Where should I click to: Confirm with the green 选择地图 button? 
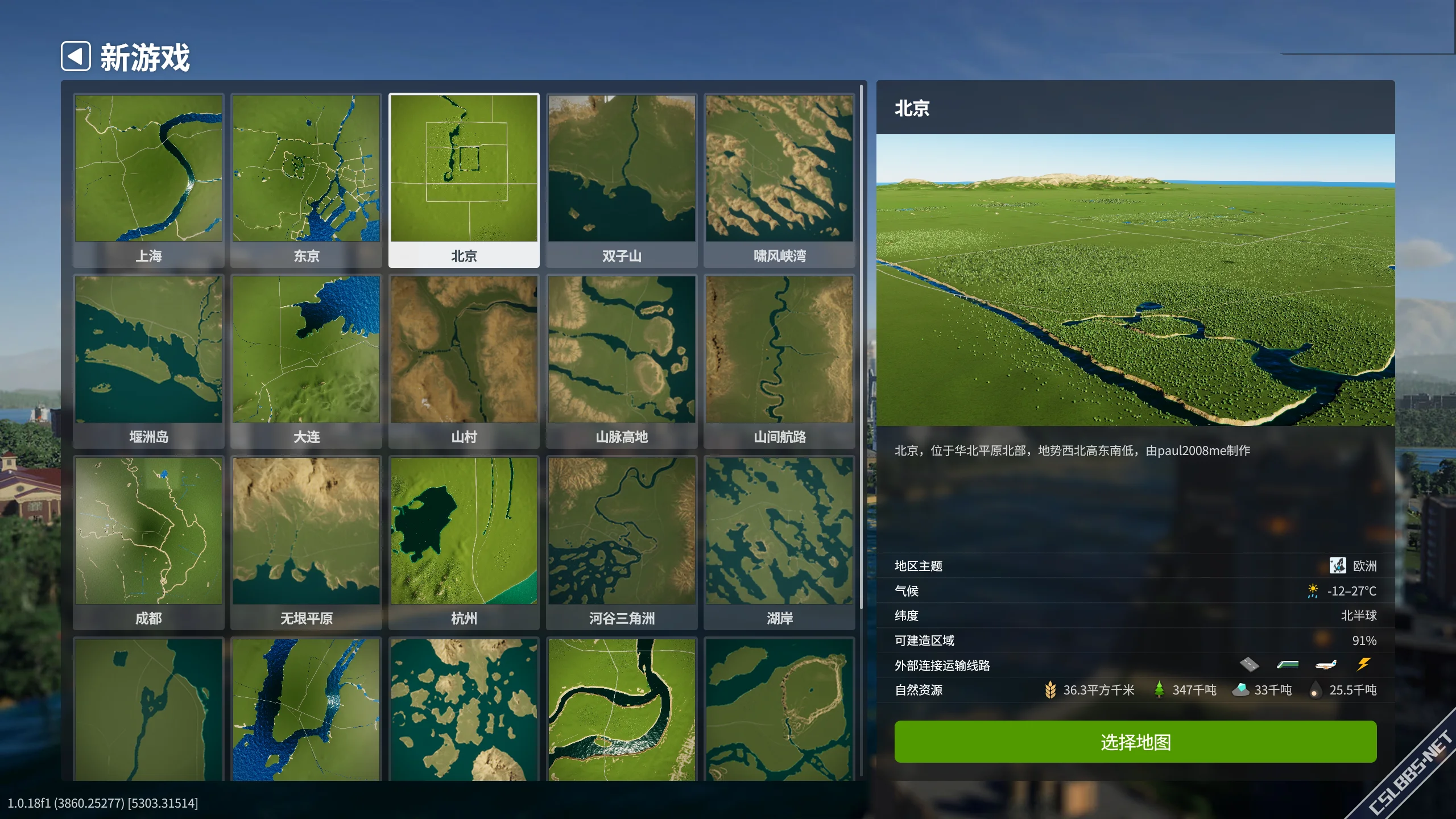pyautogui.click(x=1135, y=742)
